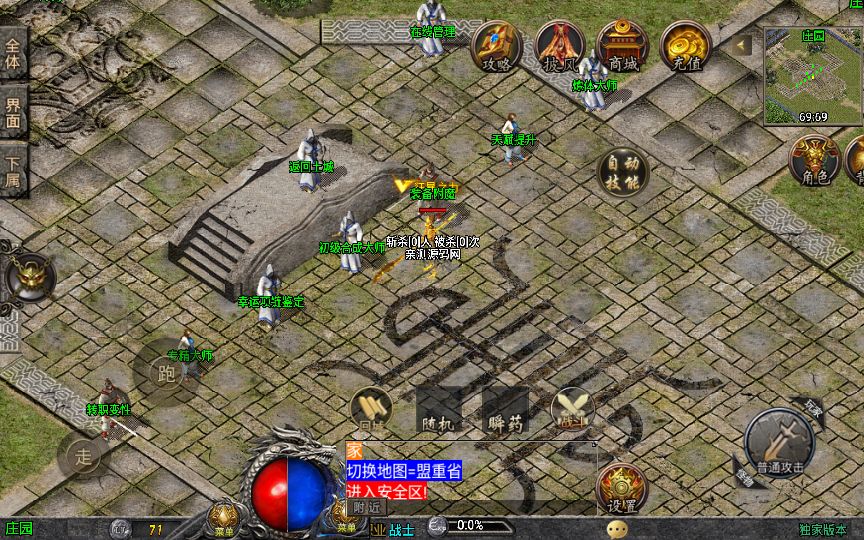Screen dimensions: 864x540
Task: Open the 充值 recharge screen
Action: 686,46
